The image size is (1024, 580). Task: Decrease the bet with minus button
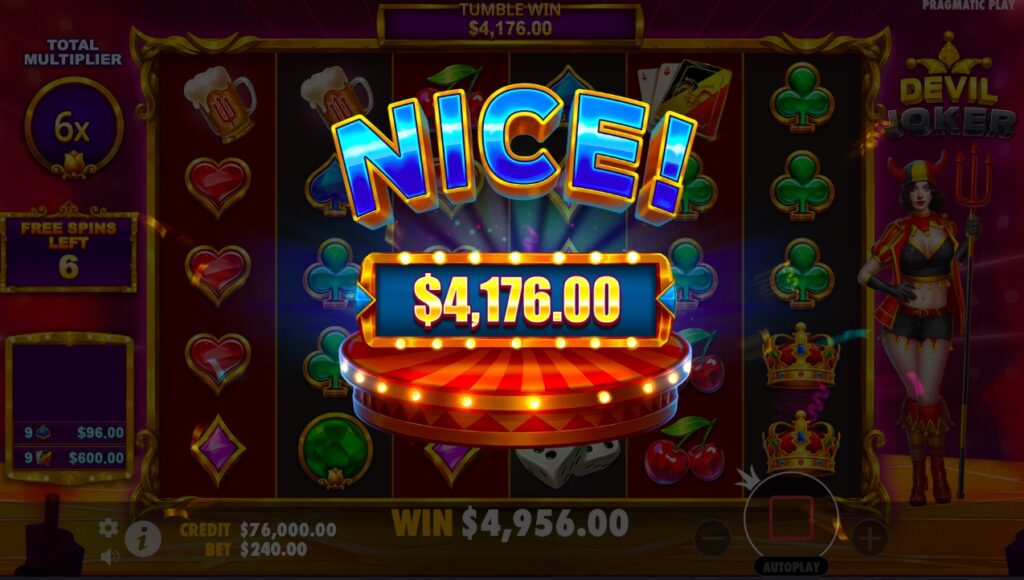[712, 539]
